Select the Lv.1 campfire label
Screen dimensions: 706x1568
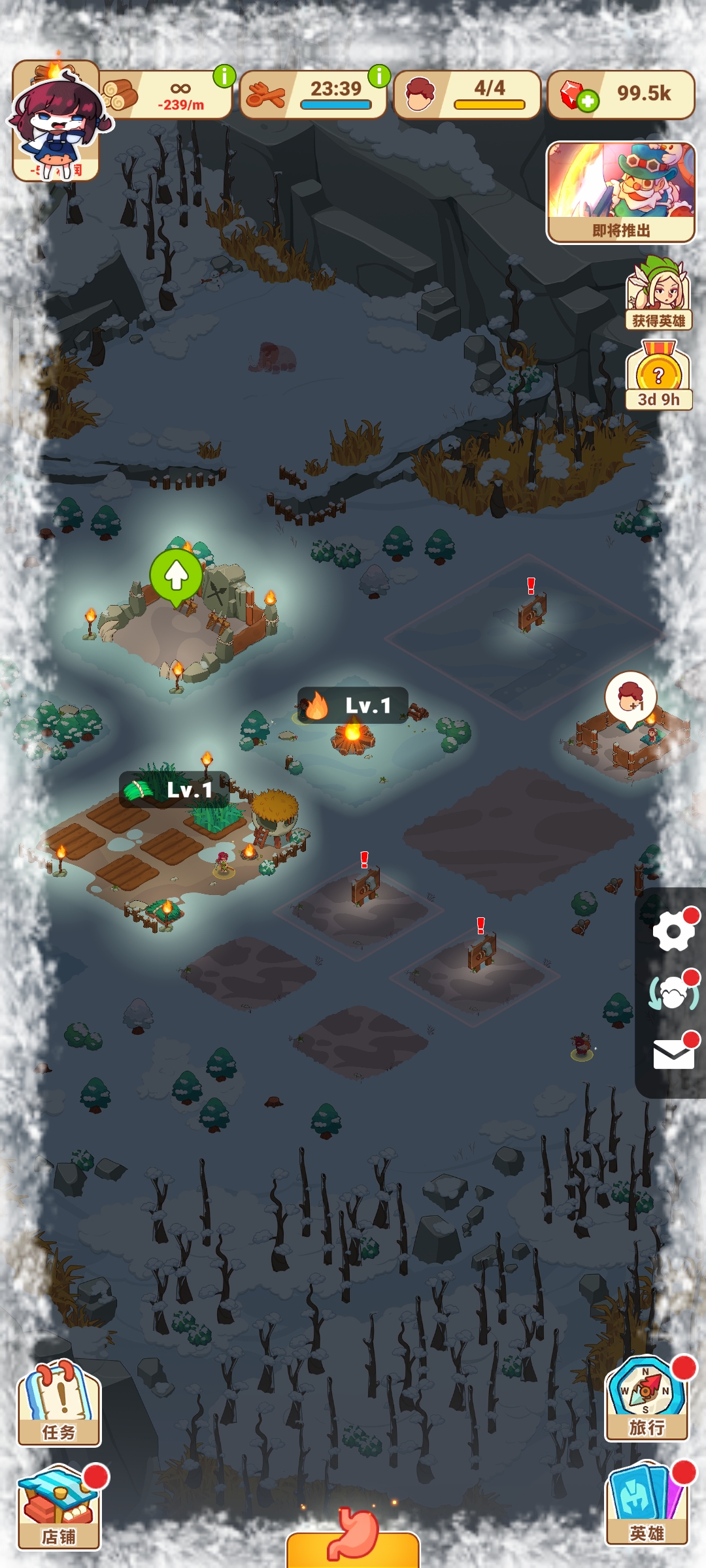click(x=353, y=706)
